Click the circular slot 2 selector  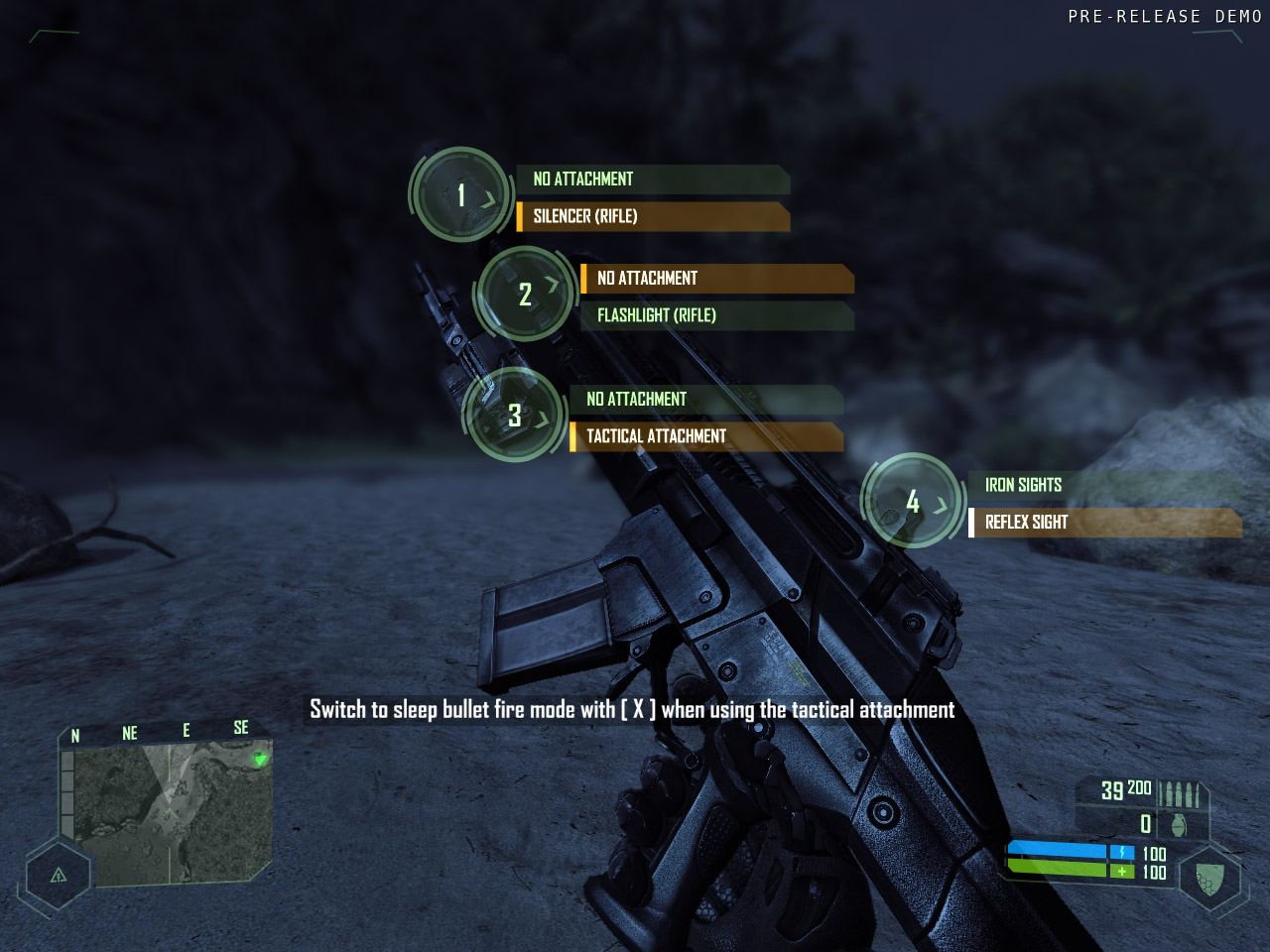(525, 295)
